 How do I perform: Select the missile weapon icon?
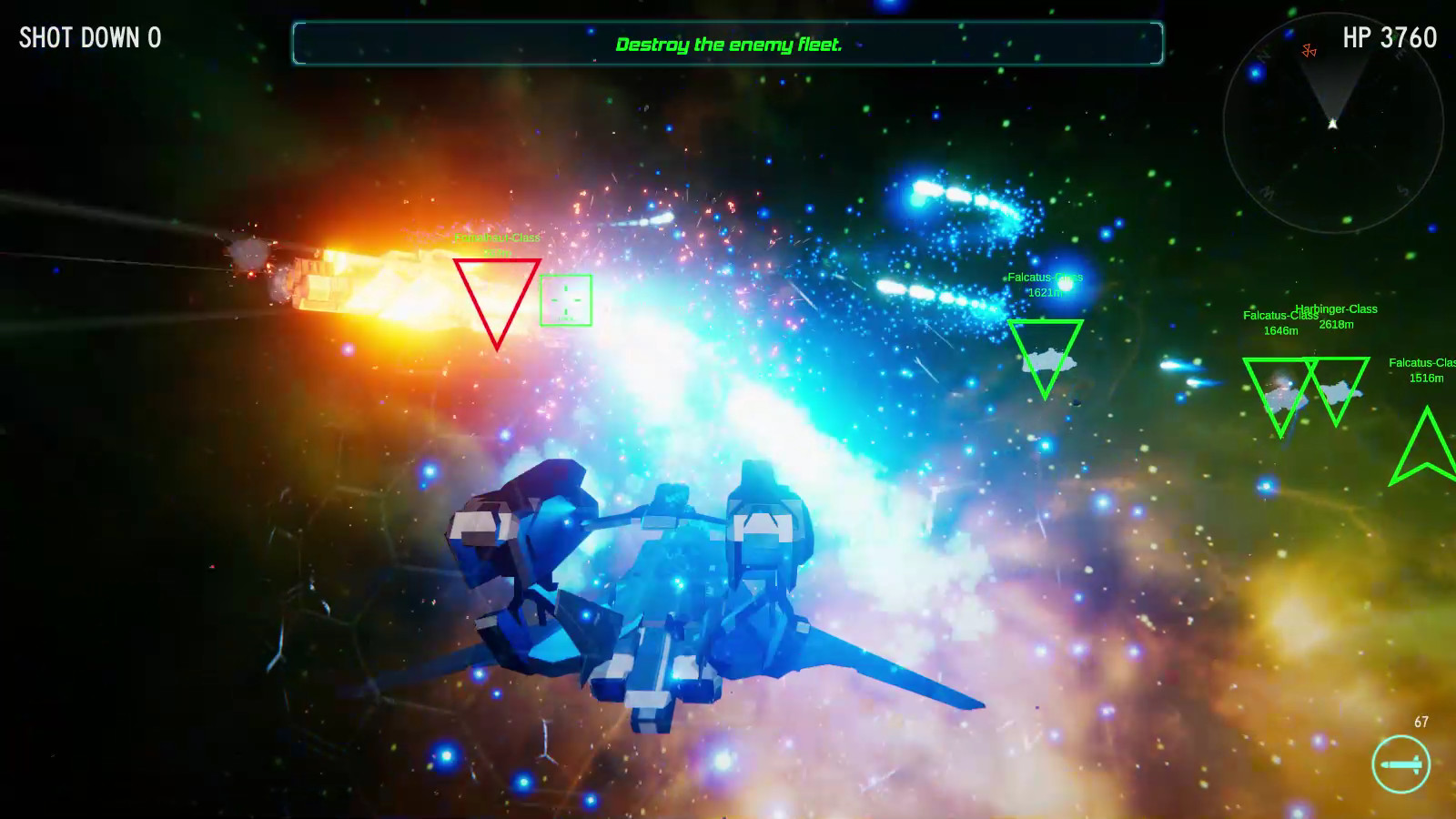pos(1402,764)
